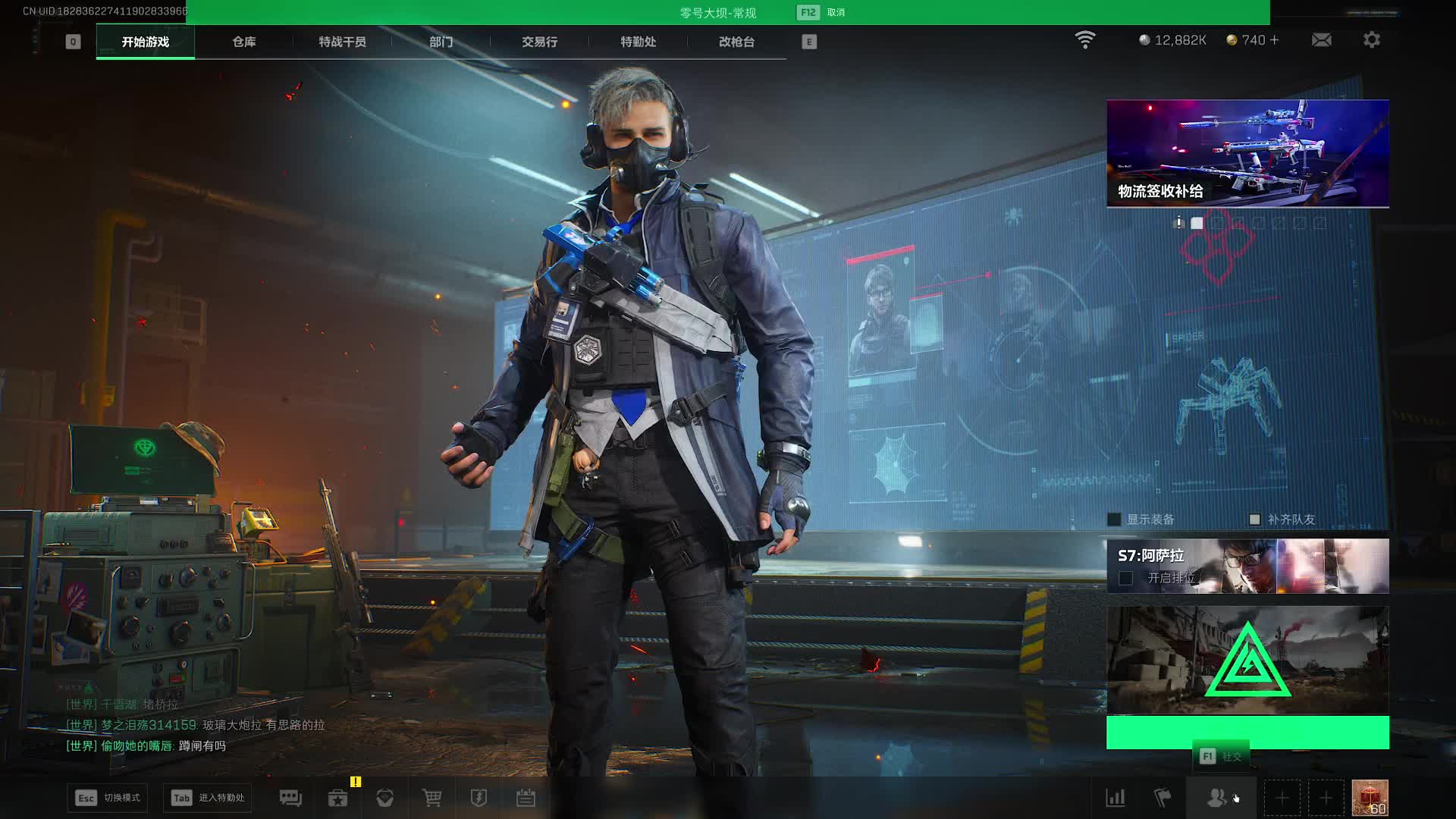The height and width of the screenshot is (819, 1456).
Task: Show the bar-chart statistics icon
Action: tap(1116, 798)
